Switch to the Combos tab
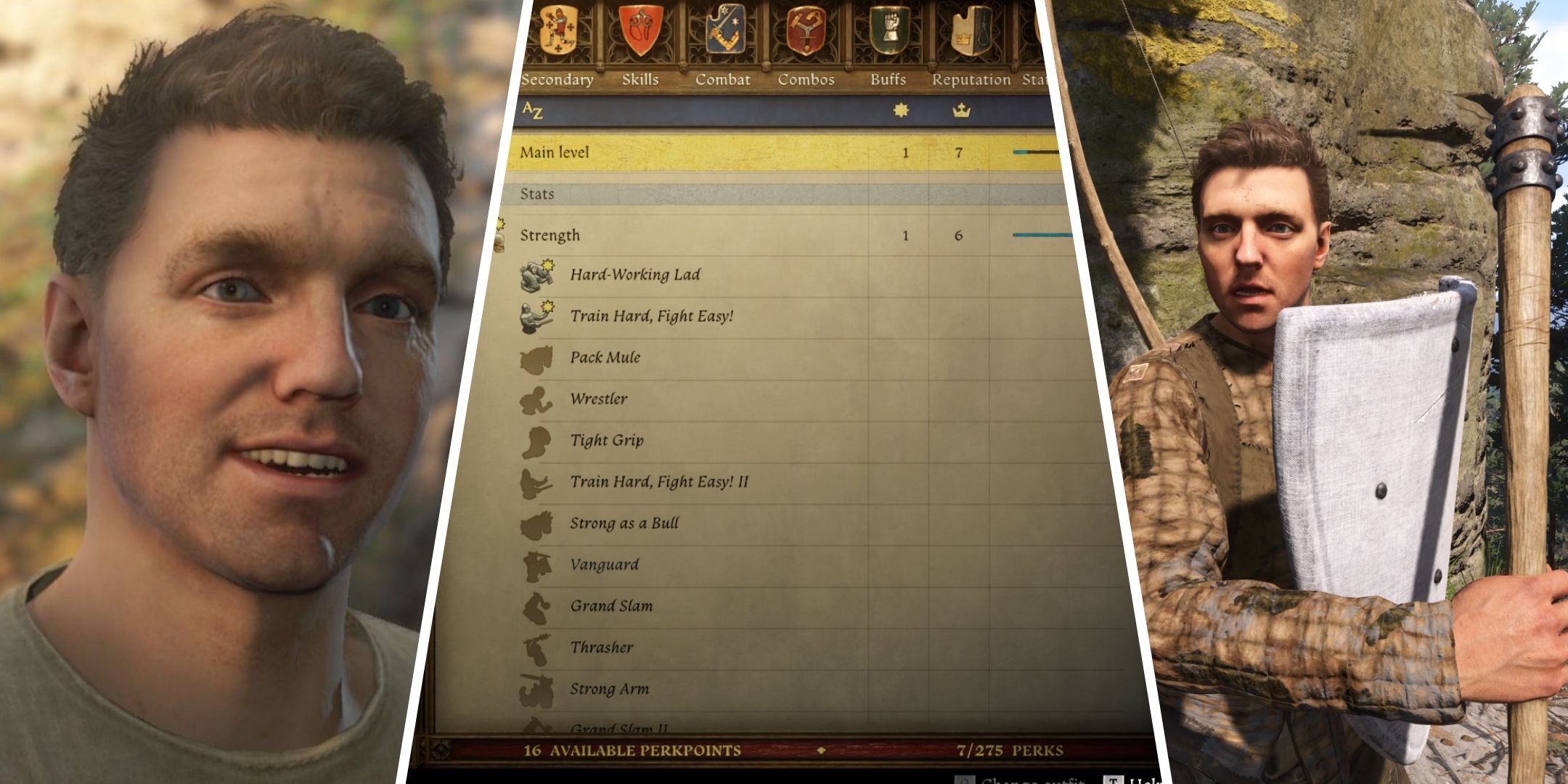 point(806,80)
